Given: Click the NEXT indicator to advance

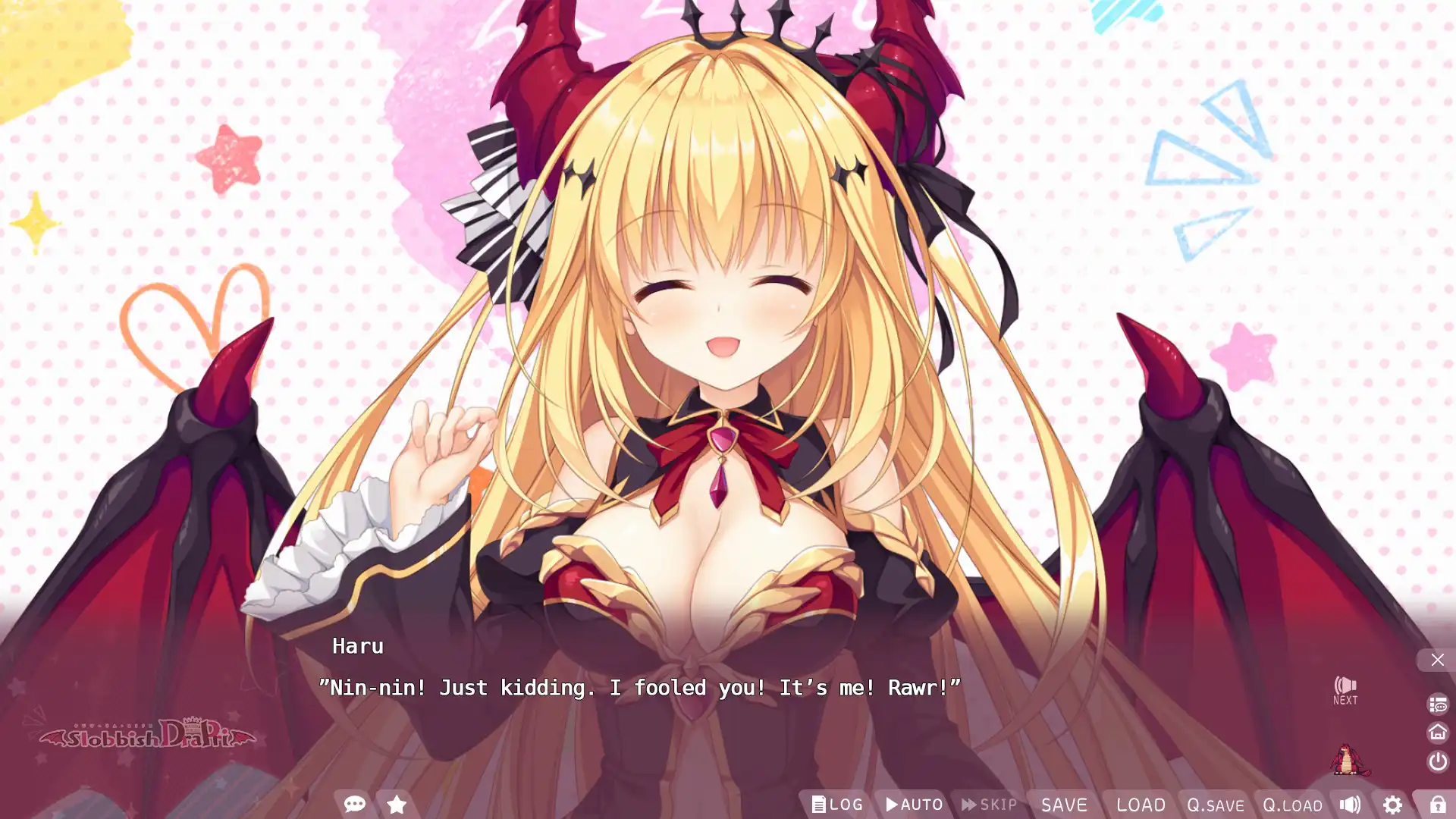Looking at the screenshot, I should pyautogui.click(x=1346, y=691).
